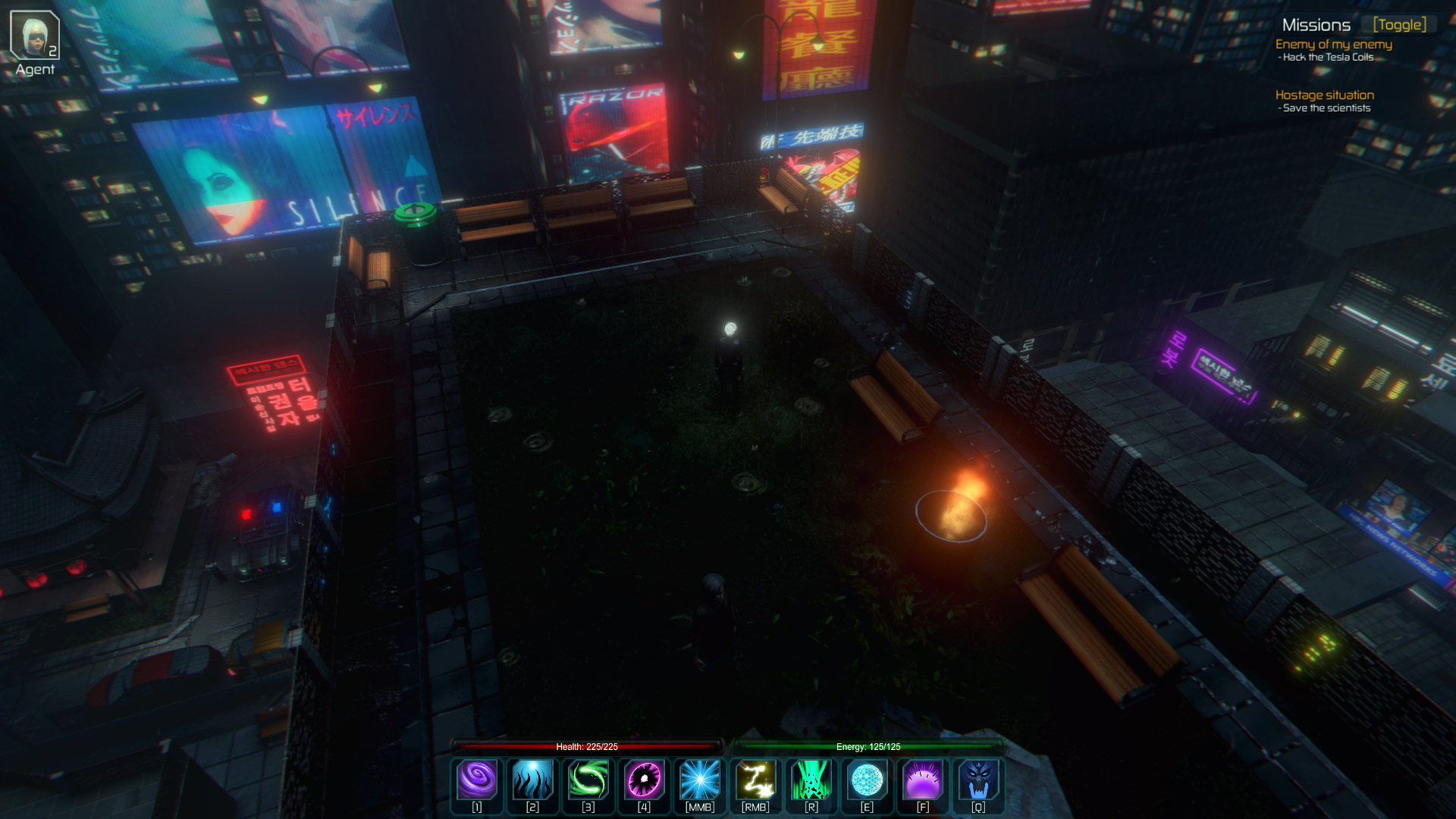Cast the cyan hexagonal shield sphere ability
The height and width of the screenshot is (819, 1456).
(867, 780)
